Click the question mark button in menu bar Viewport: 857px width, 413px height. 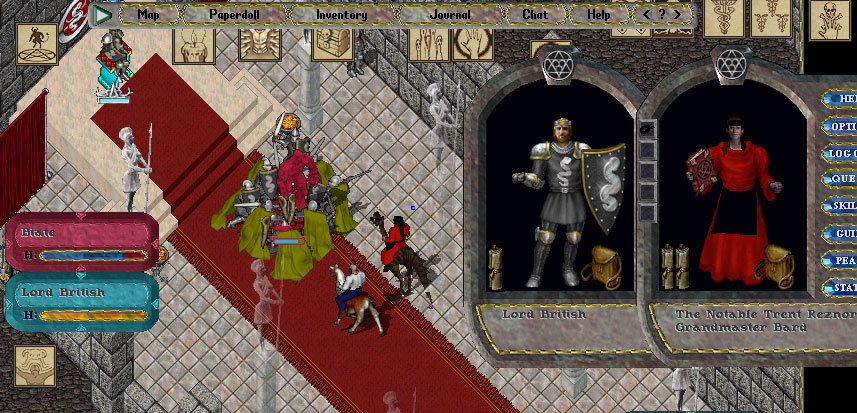click(662, 15)
